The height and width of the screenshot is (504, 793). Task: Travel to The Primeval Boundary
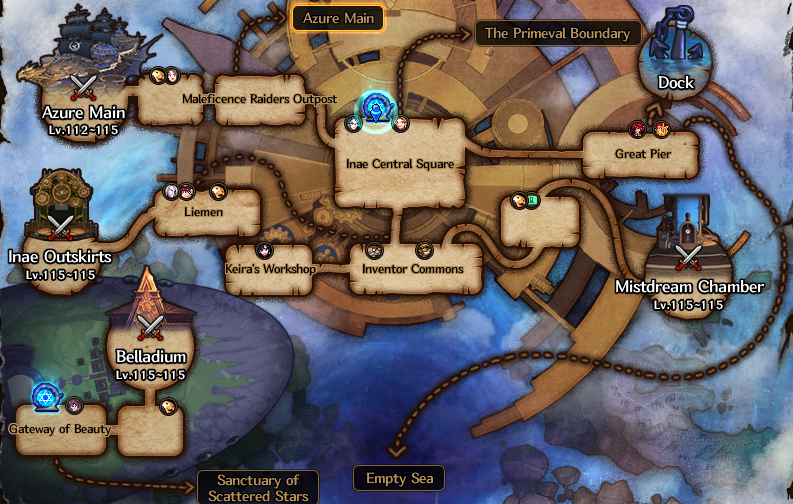557,33
